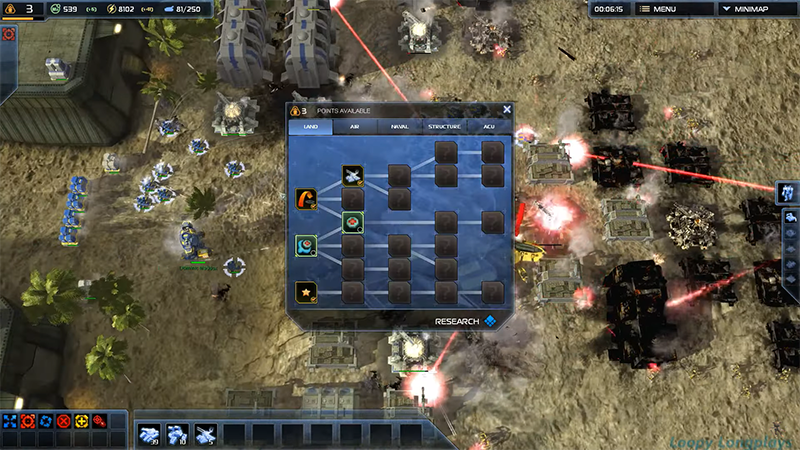Switch to the Air research tab
800x450 pixels.
point(354,127)
